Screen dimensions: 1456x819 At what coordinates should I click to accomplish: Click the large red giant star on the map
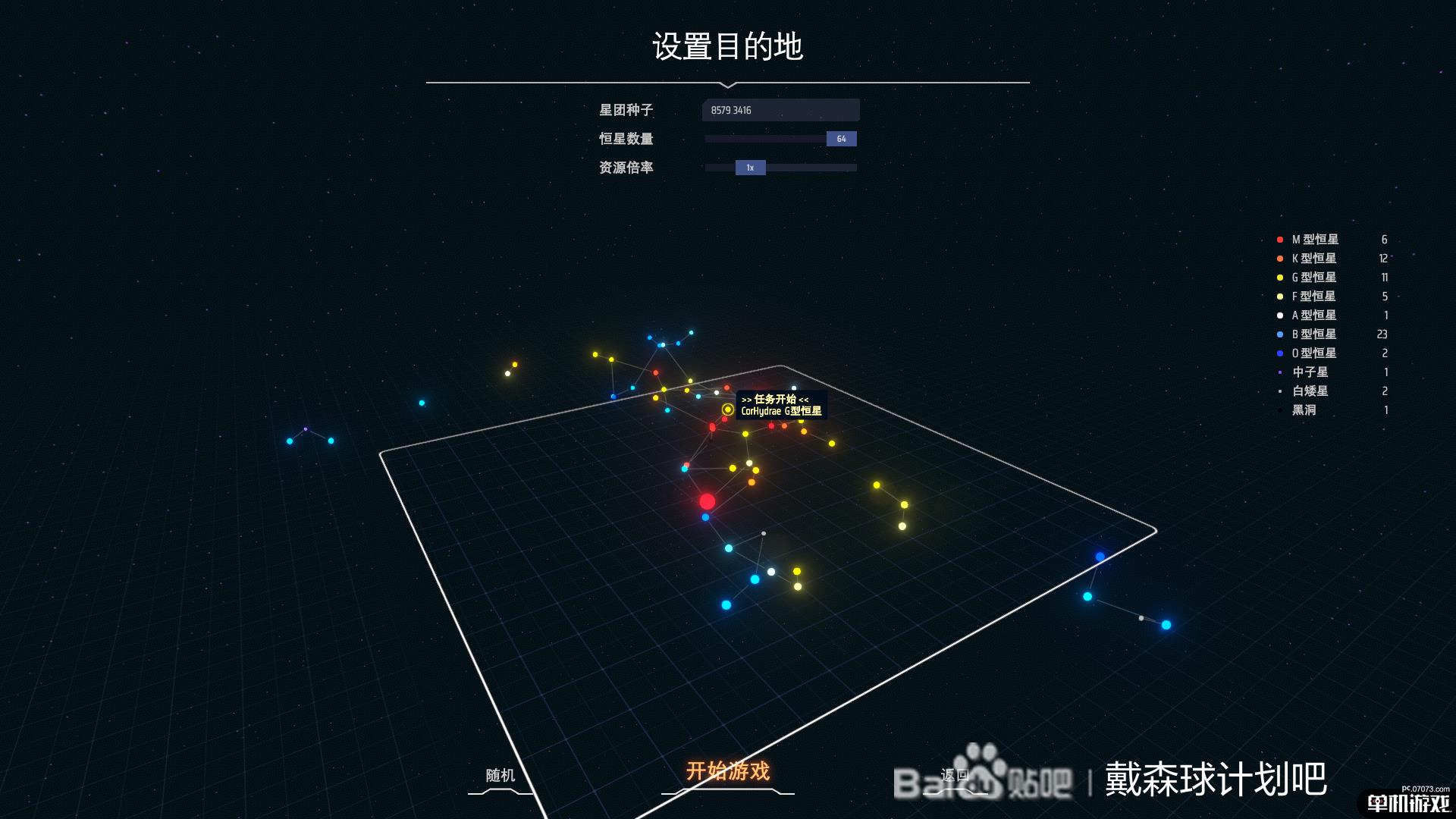[707, 503]
